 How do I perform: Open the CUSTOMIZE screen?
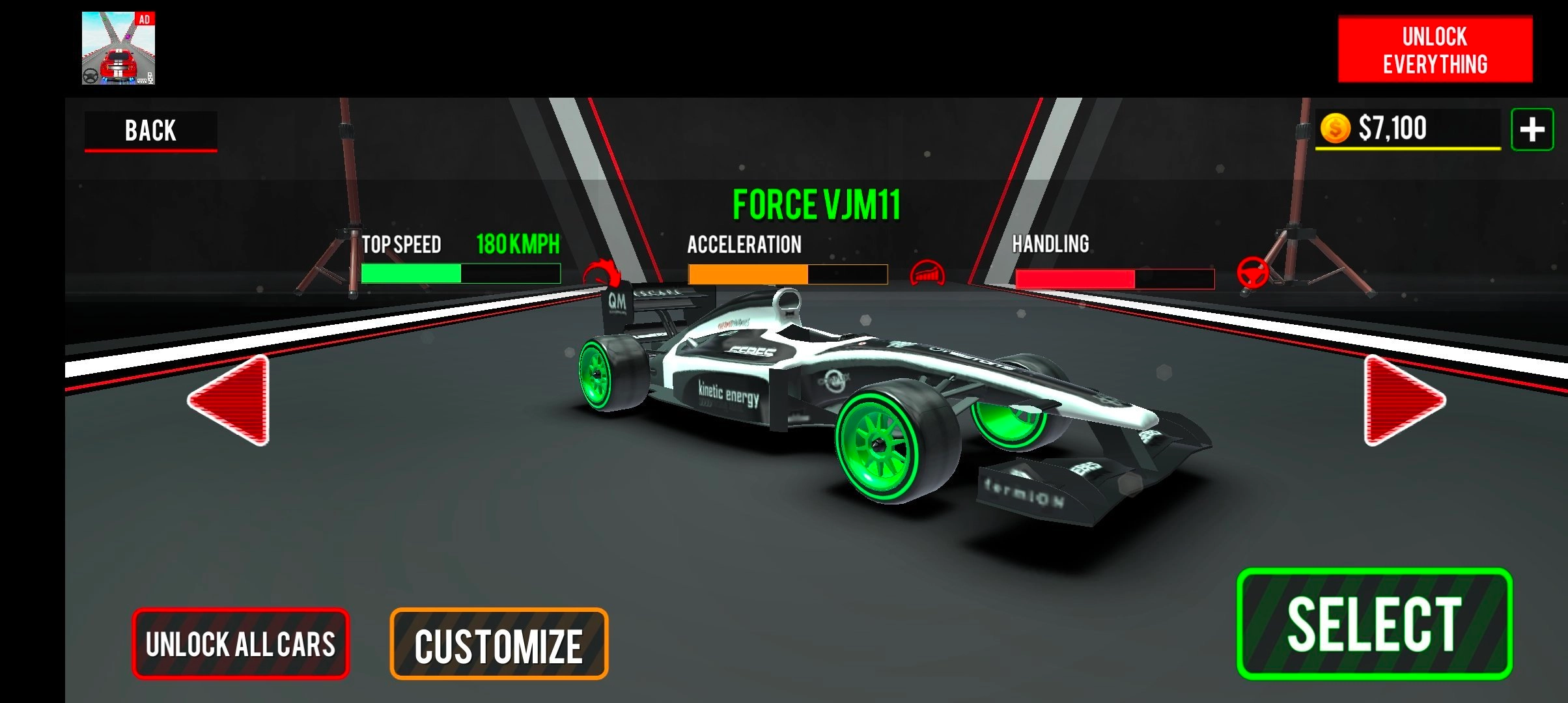tap(499, 644)
